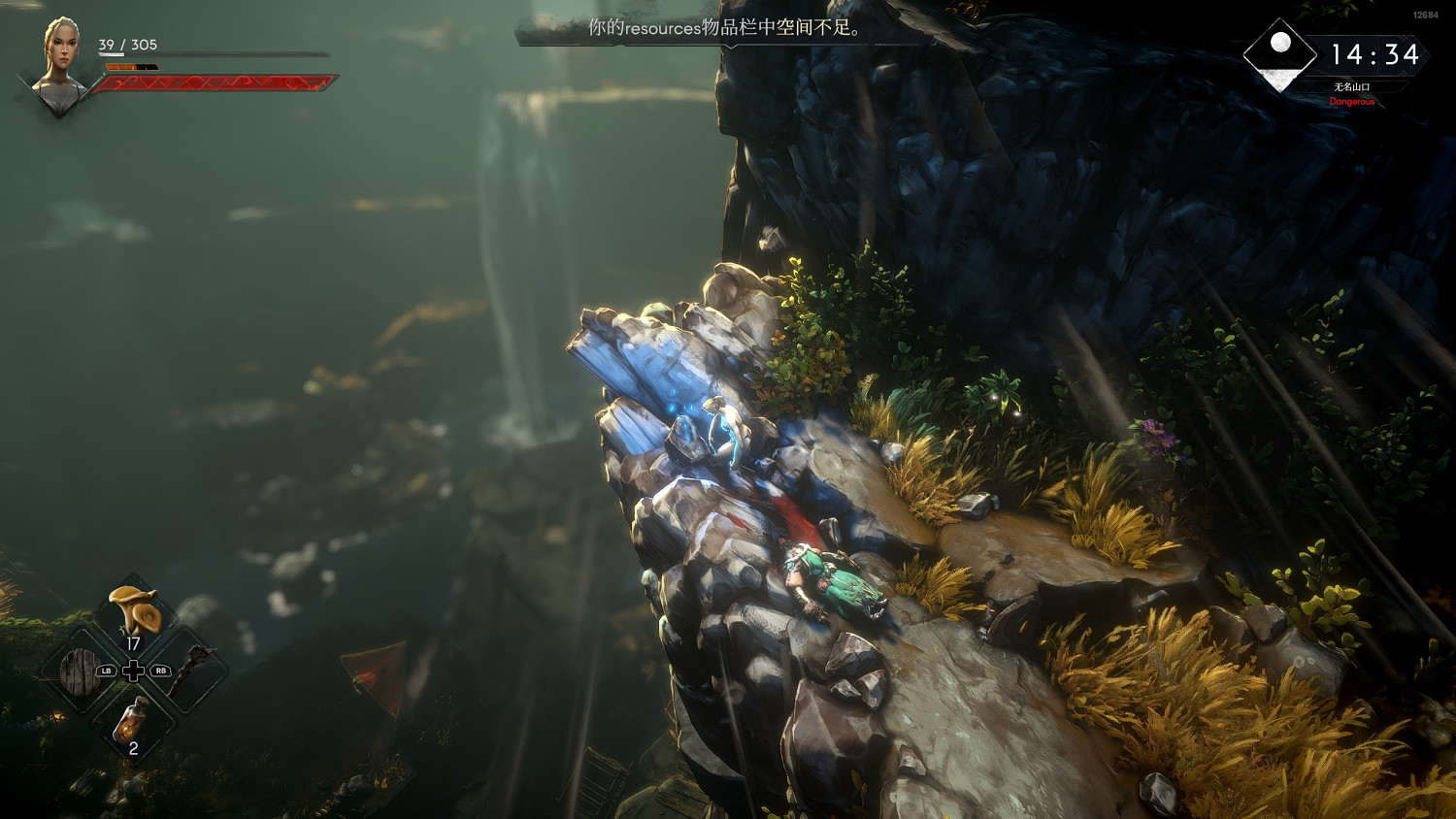1456x819 pixels.
Task: Select the wooden shield quick slot
Action: click(x=78, y=671)
